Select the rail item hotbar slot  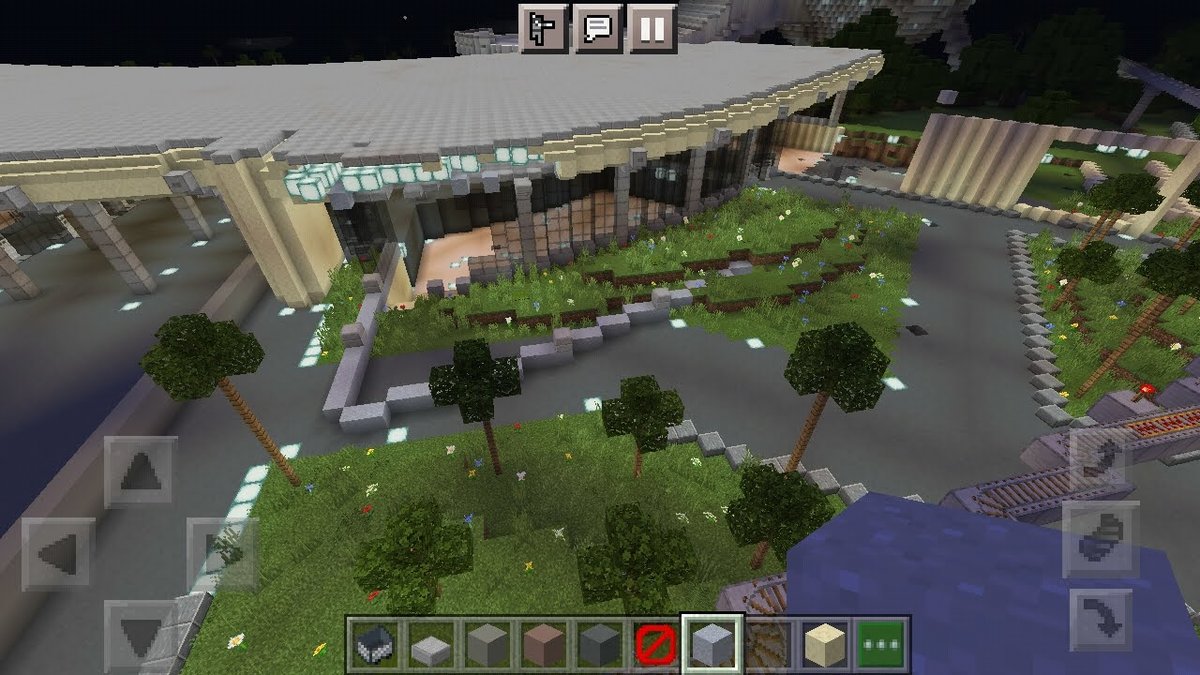[x=768, y=643]
